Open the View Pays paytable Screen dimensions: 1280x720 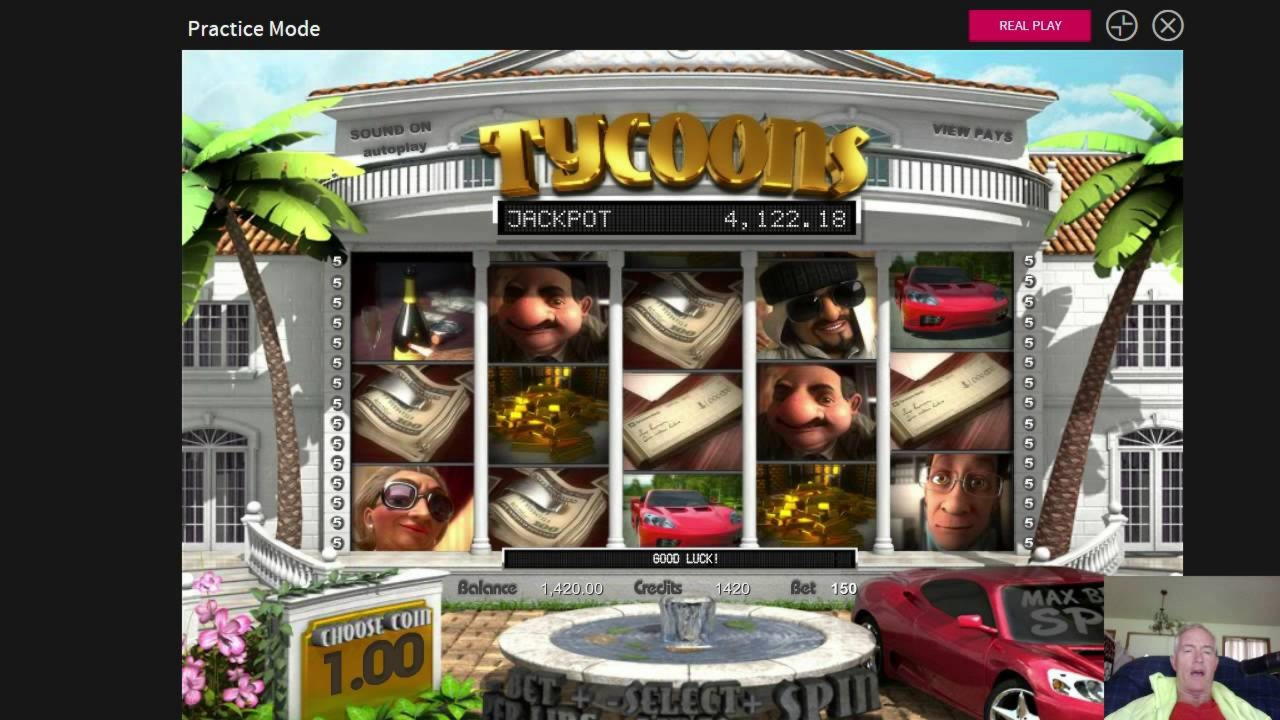[x=972, y=132]
